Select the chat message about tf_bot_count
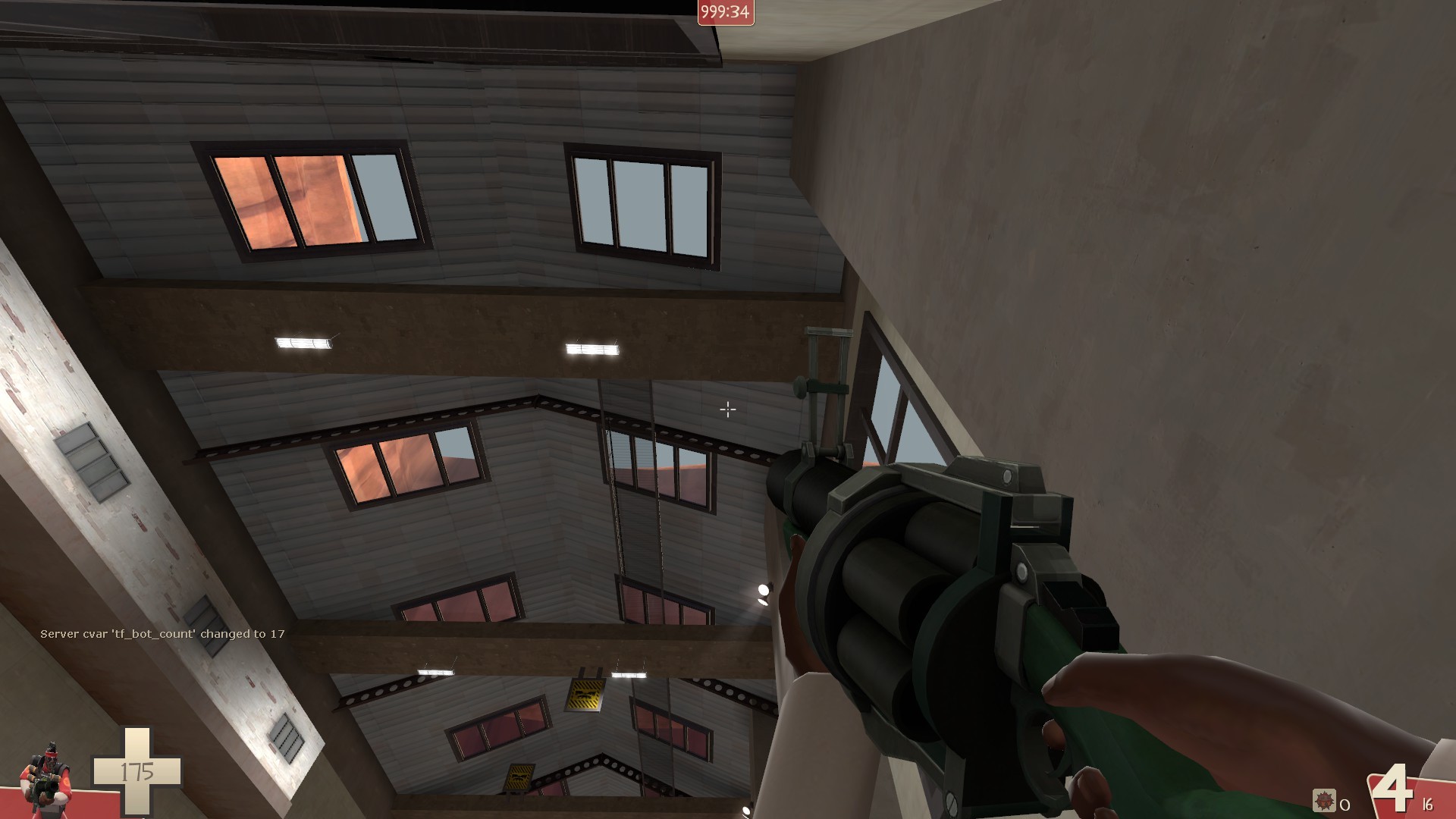Viewport: 1456px width, 819px height. point(161,632)
